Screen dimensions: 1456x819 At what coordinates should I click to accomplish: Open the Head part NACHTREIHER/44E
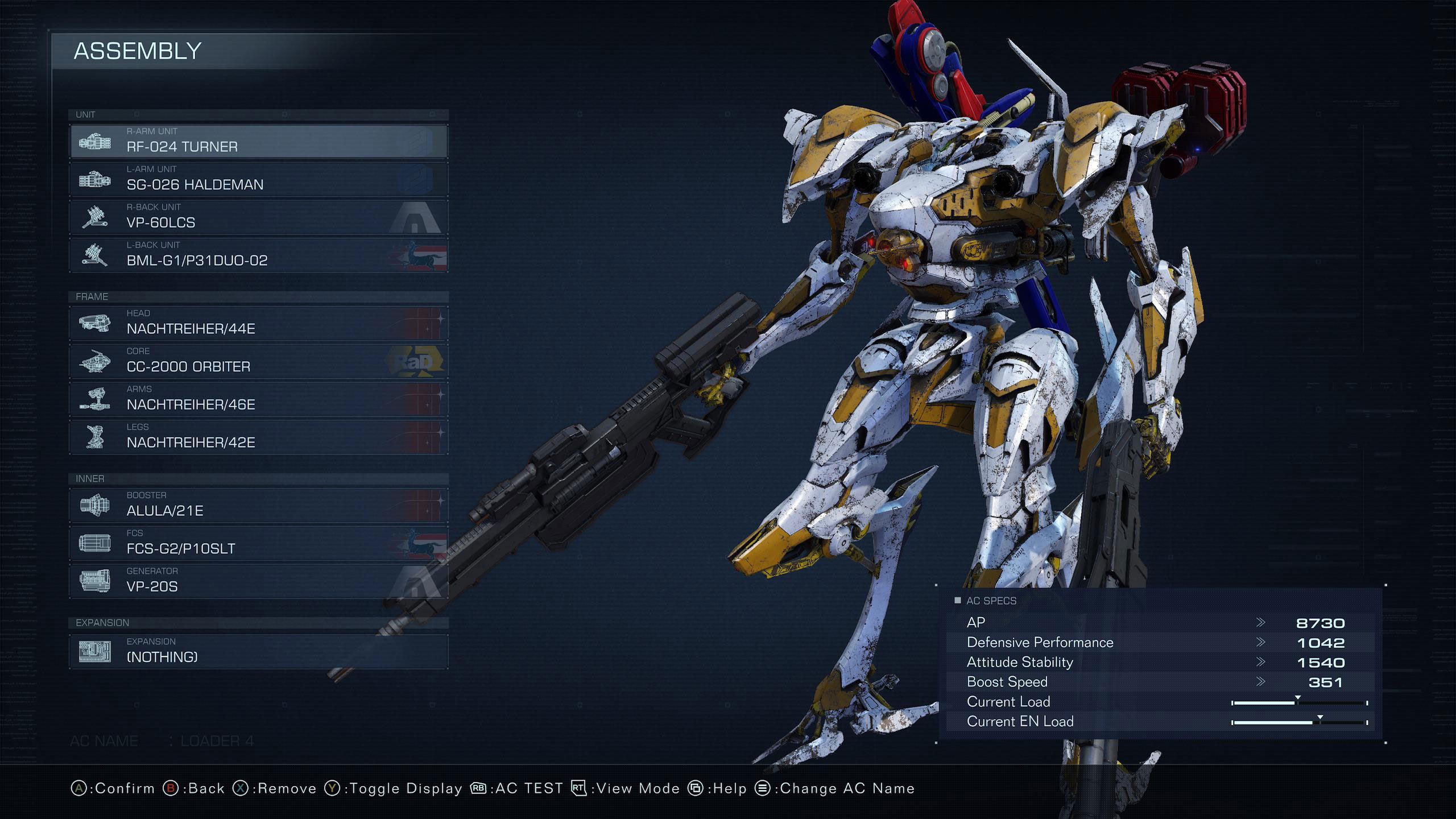(x=259, y=323)
